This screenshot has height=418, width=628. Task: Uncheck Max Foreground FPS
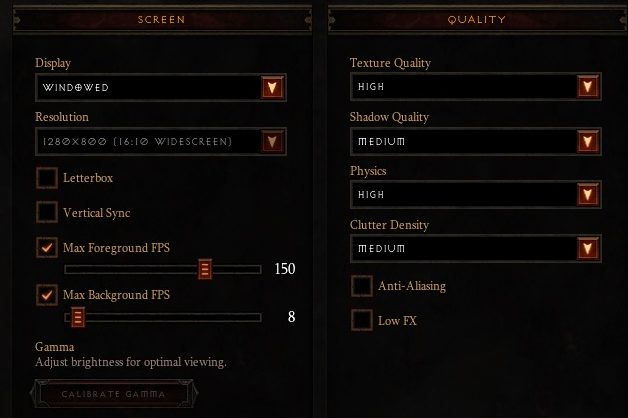[x=47, y=246]
